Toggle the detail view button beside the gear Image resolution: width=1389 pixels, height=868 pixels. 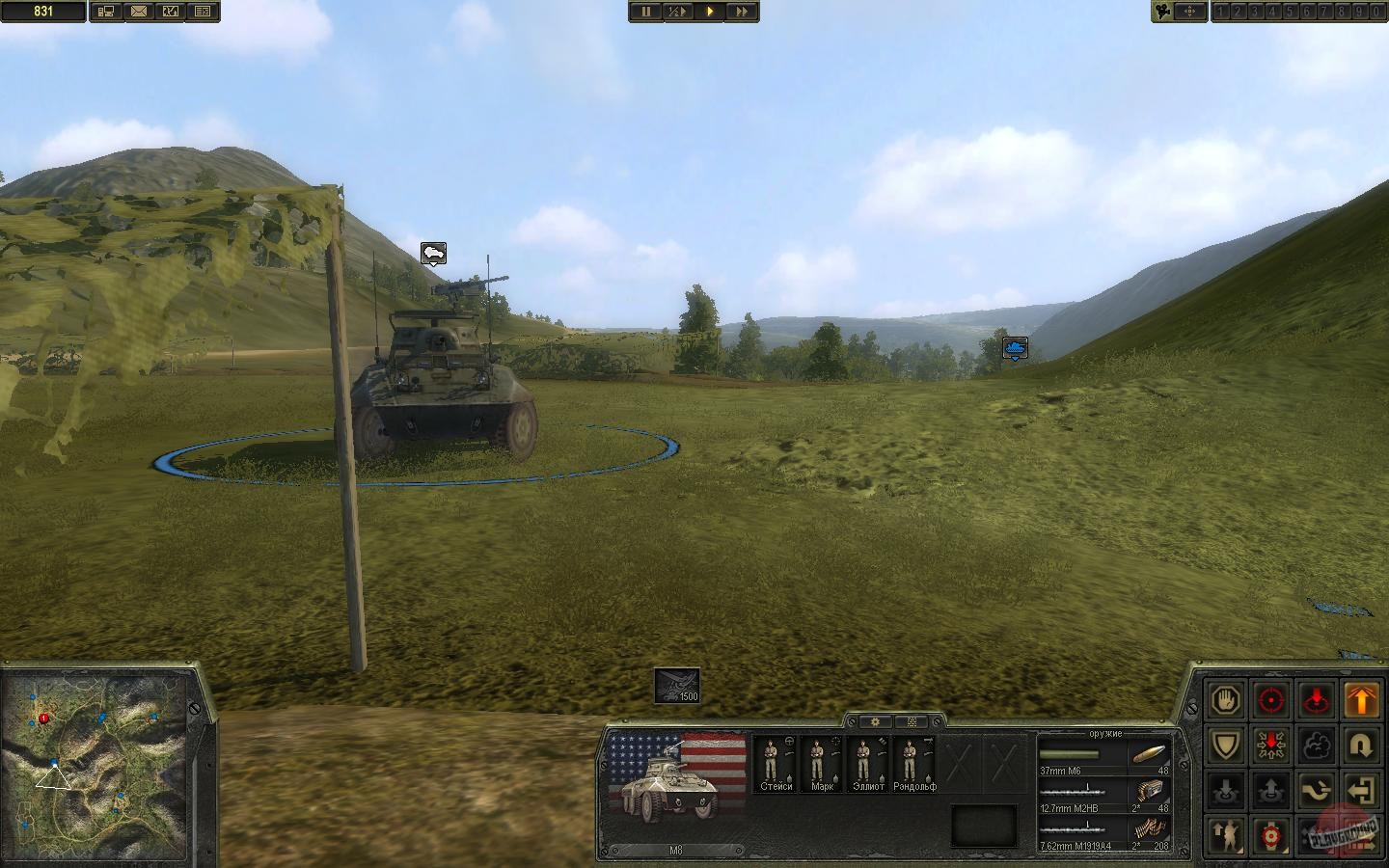click(910, 721)
